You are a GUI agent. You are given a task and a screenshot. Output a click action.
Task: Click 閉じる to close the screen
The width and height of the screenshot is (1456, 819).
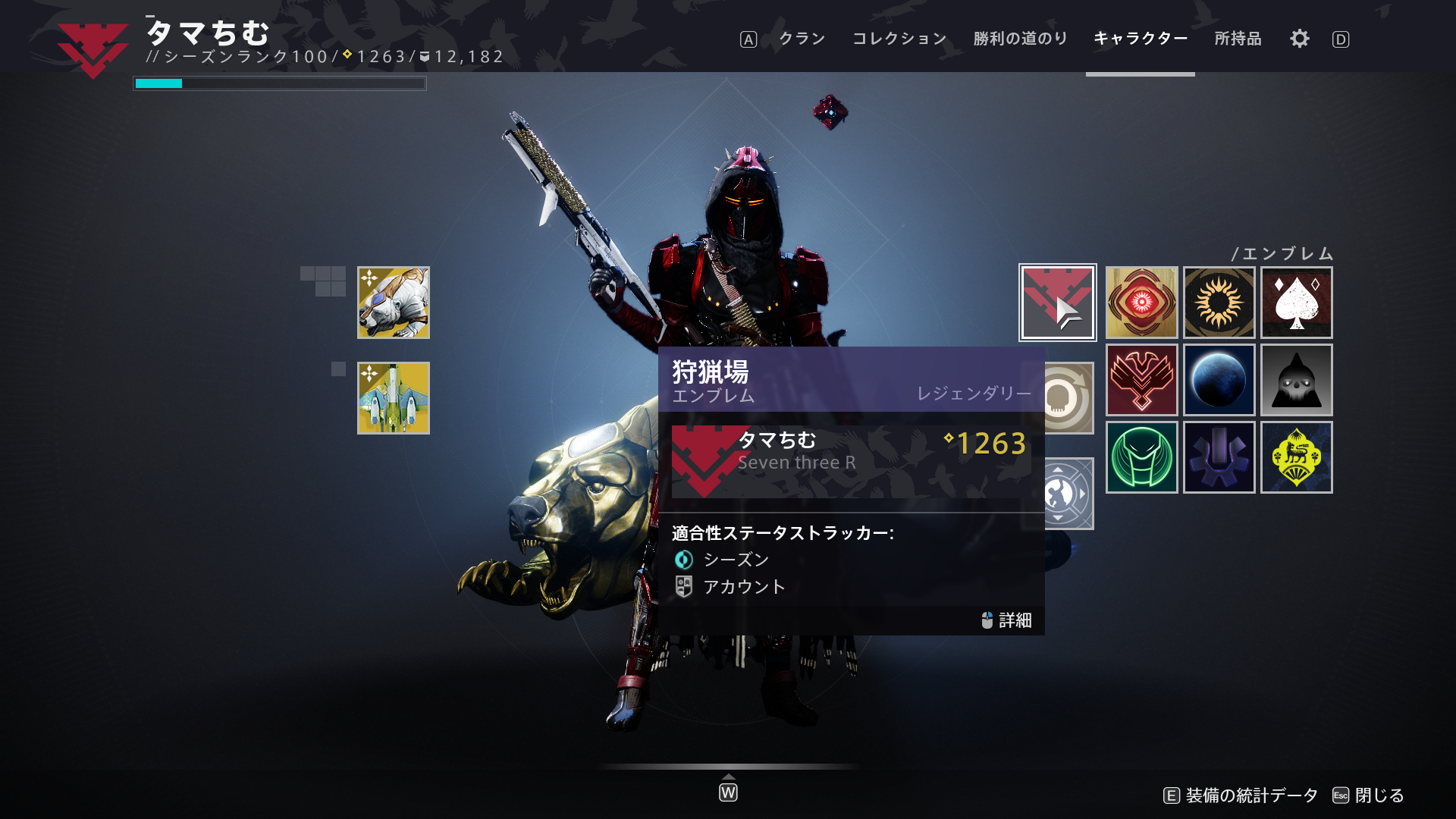click(1378, 796)
